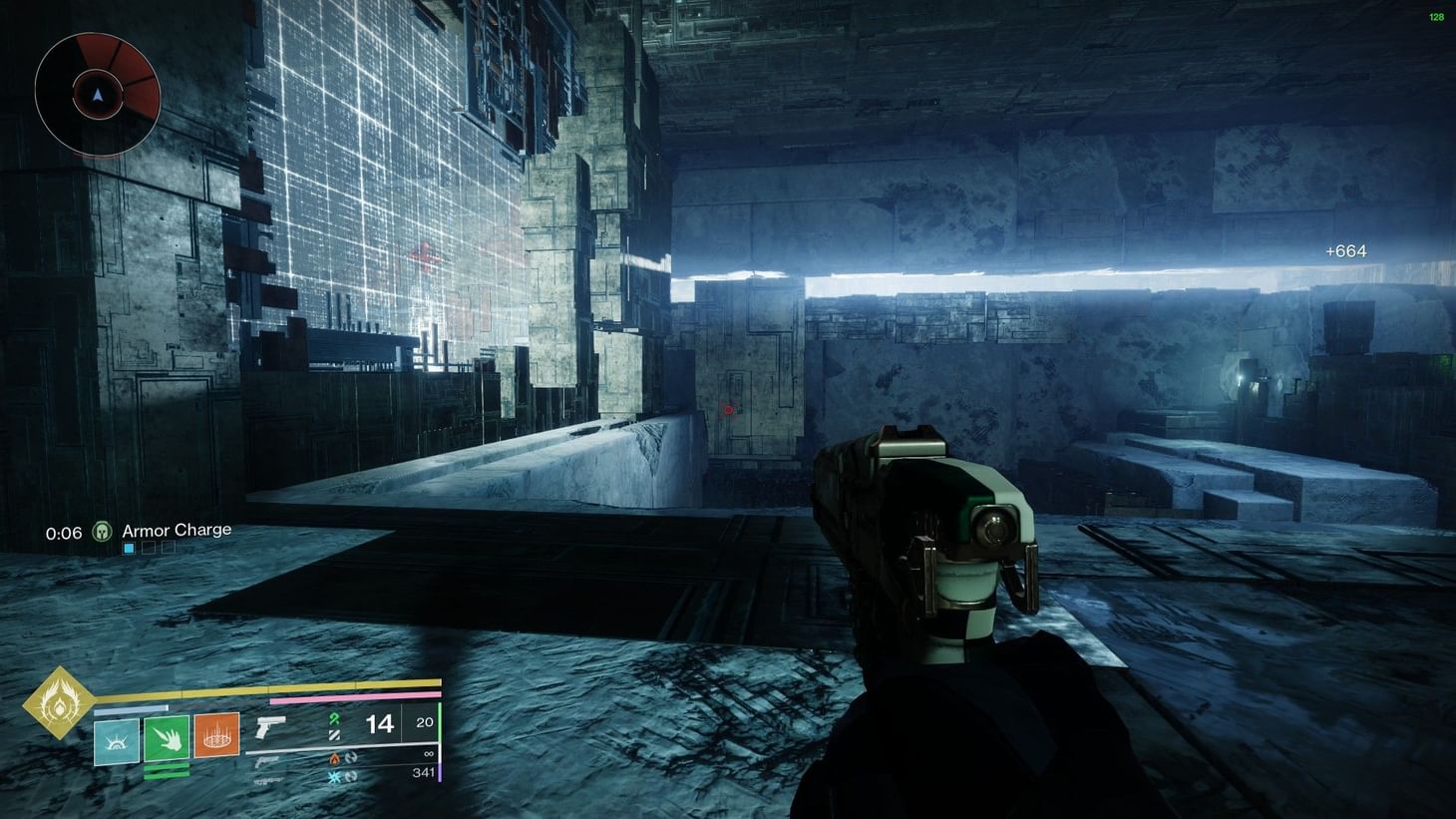
Task: Click the heavy ammo count 341
Action: (x=424, y=773)
